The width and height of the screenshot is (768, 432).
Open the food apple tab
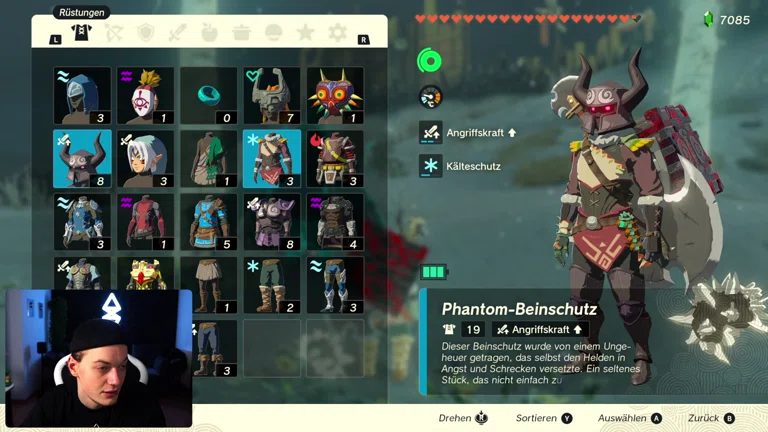pyautogui.click(x=210, y=33)
